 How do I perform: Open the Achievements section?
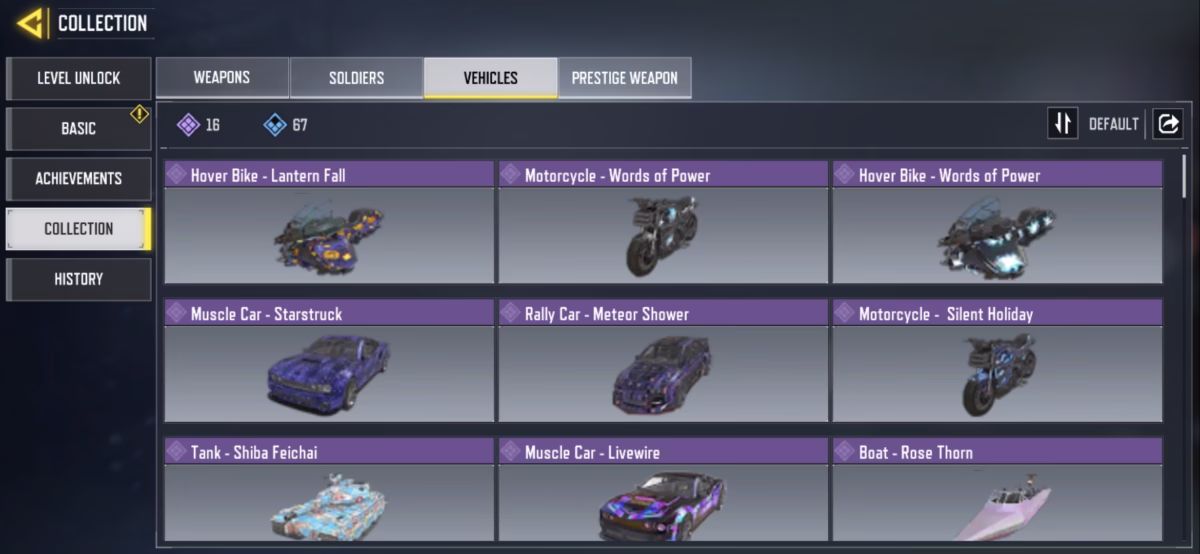pos(79,179)
